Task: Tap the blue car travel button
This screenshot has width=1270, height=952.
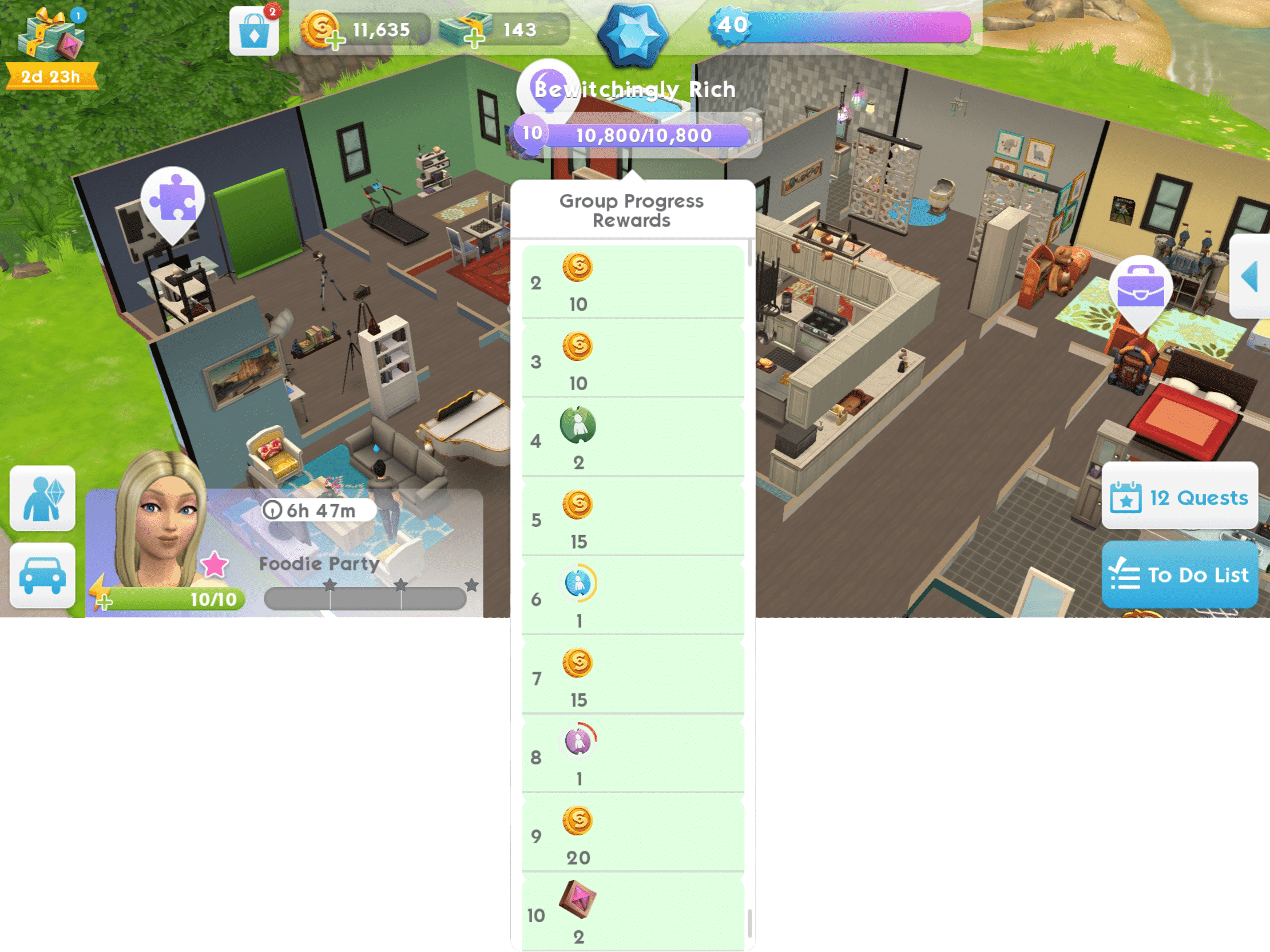Action: (42, 576)
